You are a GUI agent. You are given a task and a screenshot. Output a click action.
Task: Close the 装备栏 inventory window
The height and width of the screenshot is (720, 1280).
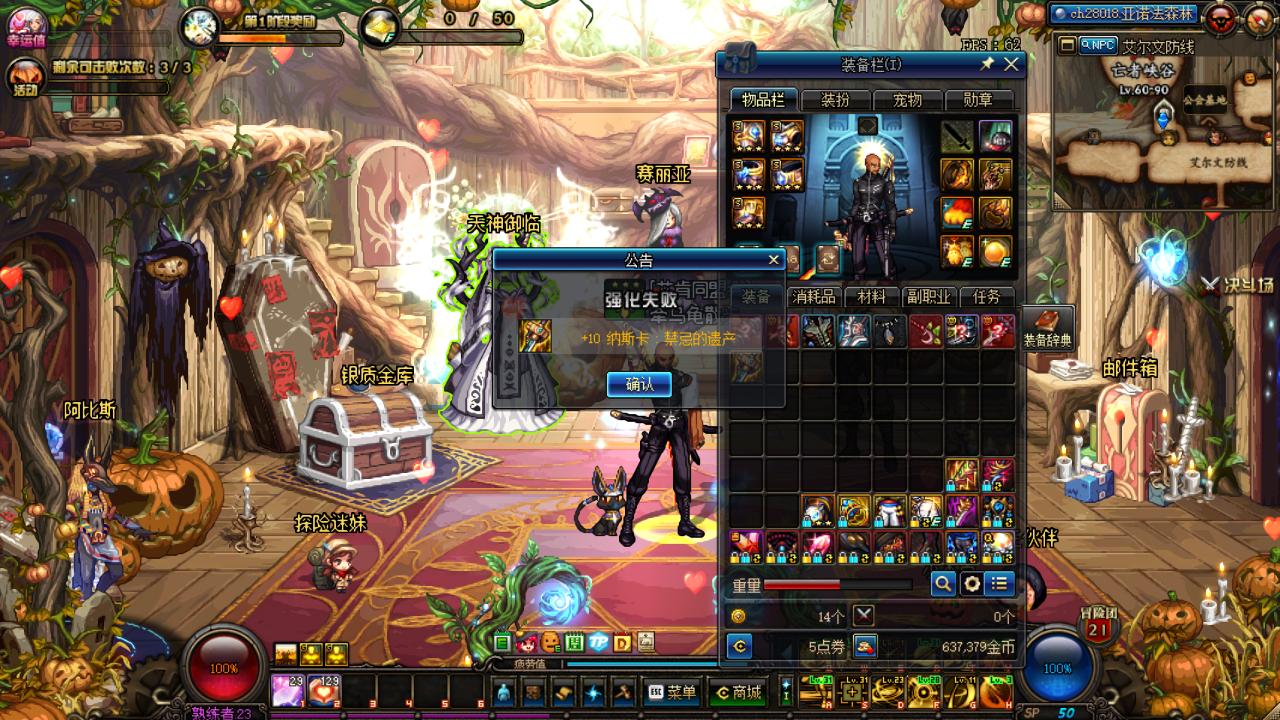[1011, 65]
